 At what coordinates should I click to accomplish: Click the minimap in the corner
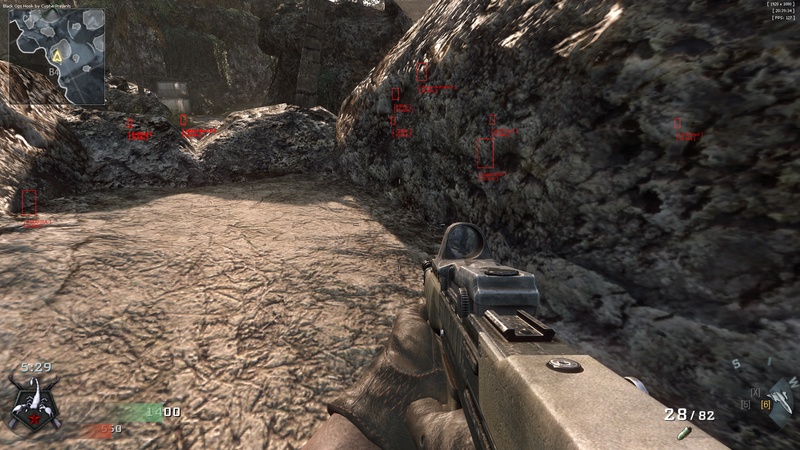(x=57, y=55)
